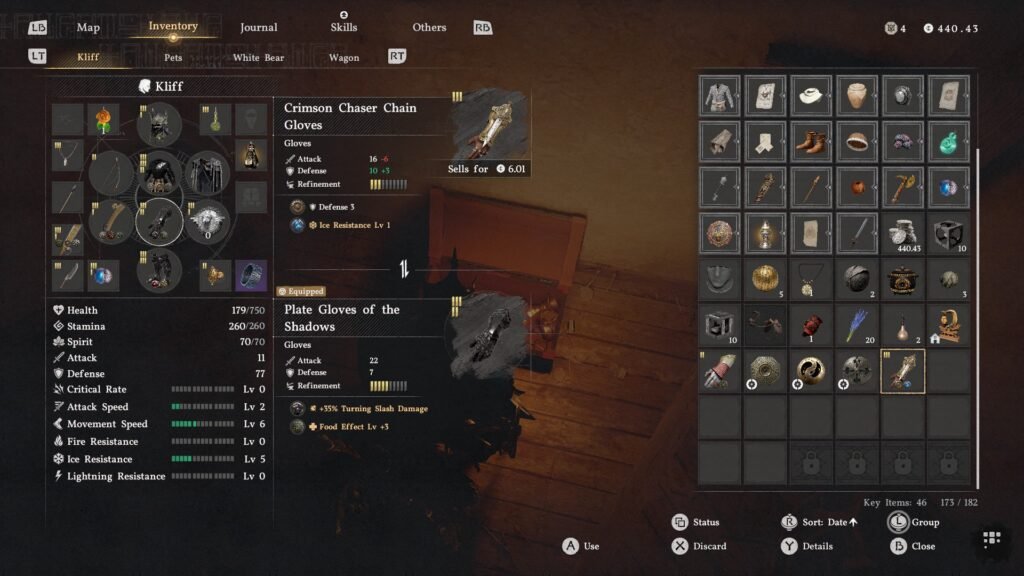Viewport: 1024px width, 576px height.
Task: Select the equipped bow slot
Action: [111, 173]
